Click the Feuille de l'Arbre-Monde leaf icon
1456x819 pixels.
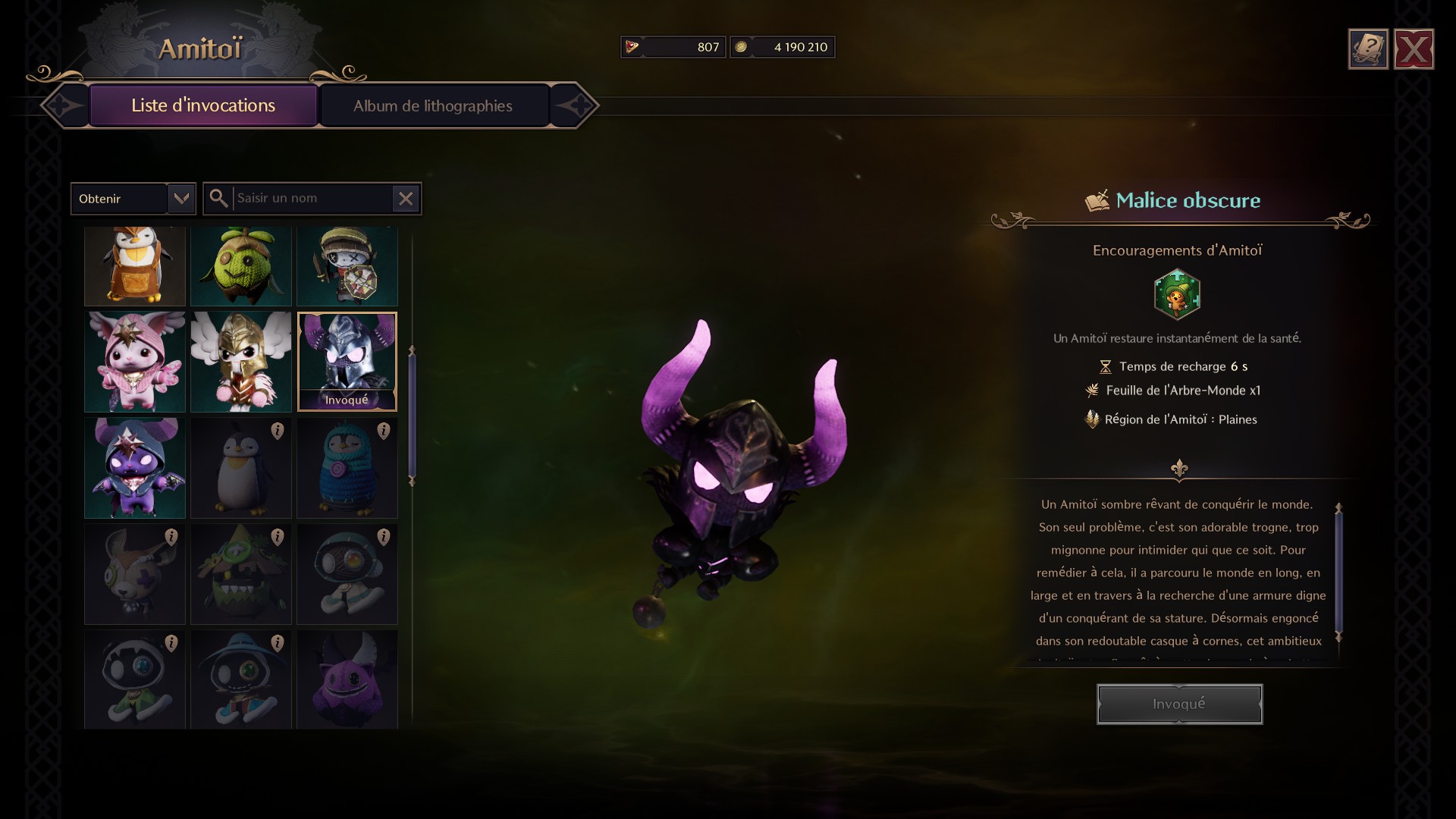coord(1092,391)
